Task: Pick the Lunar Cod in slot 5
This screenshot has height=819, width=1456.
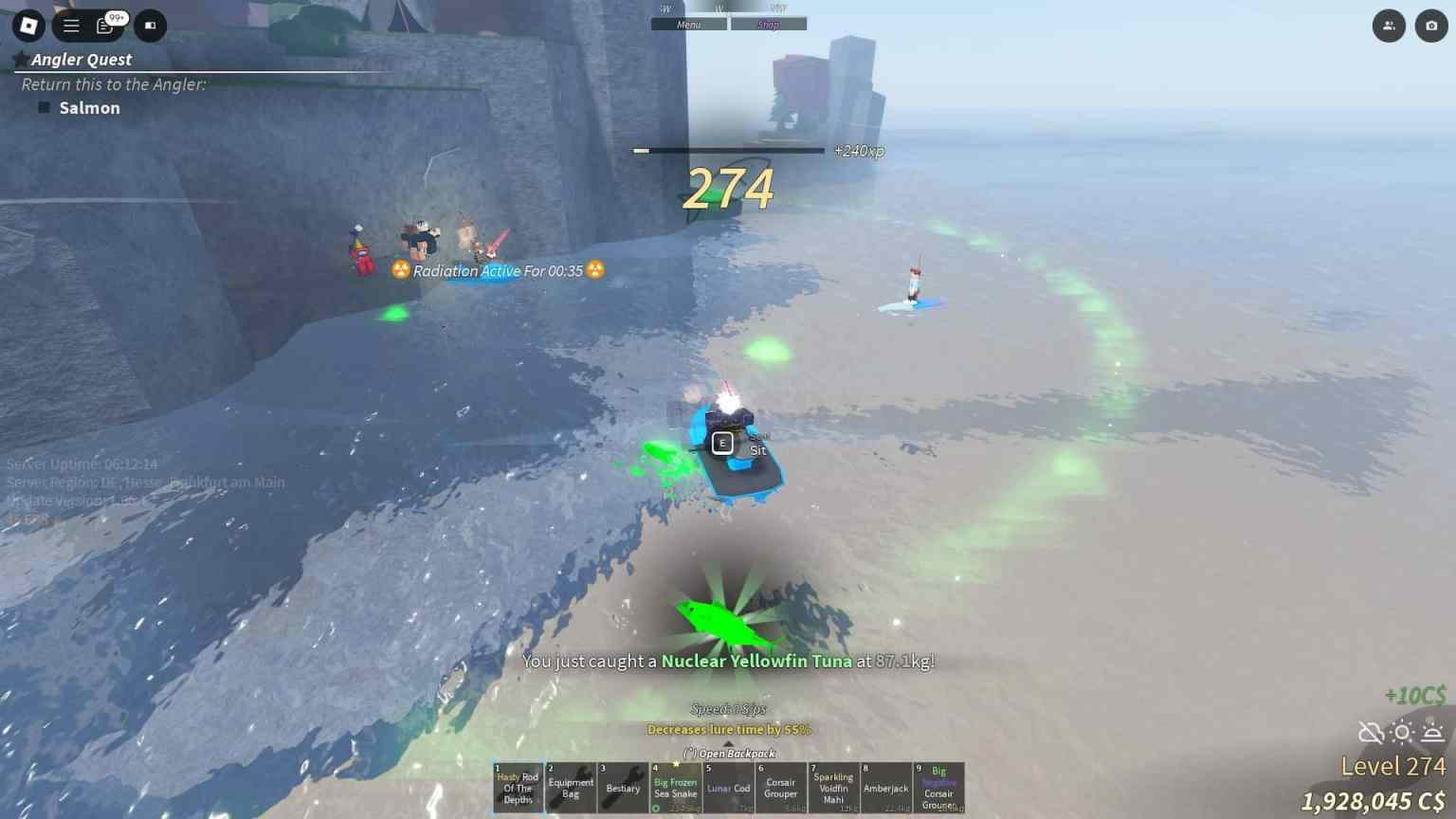Action: (x=728, y=788)
